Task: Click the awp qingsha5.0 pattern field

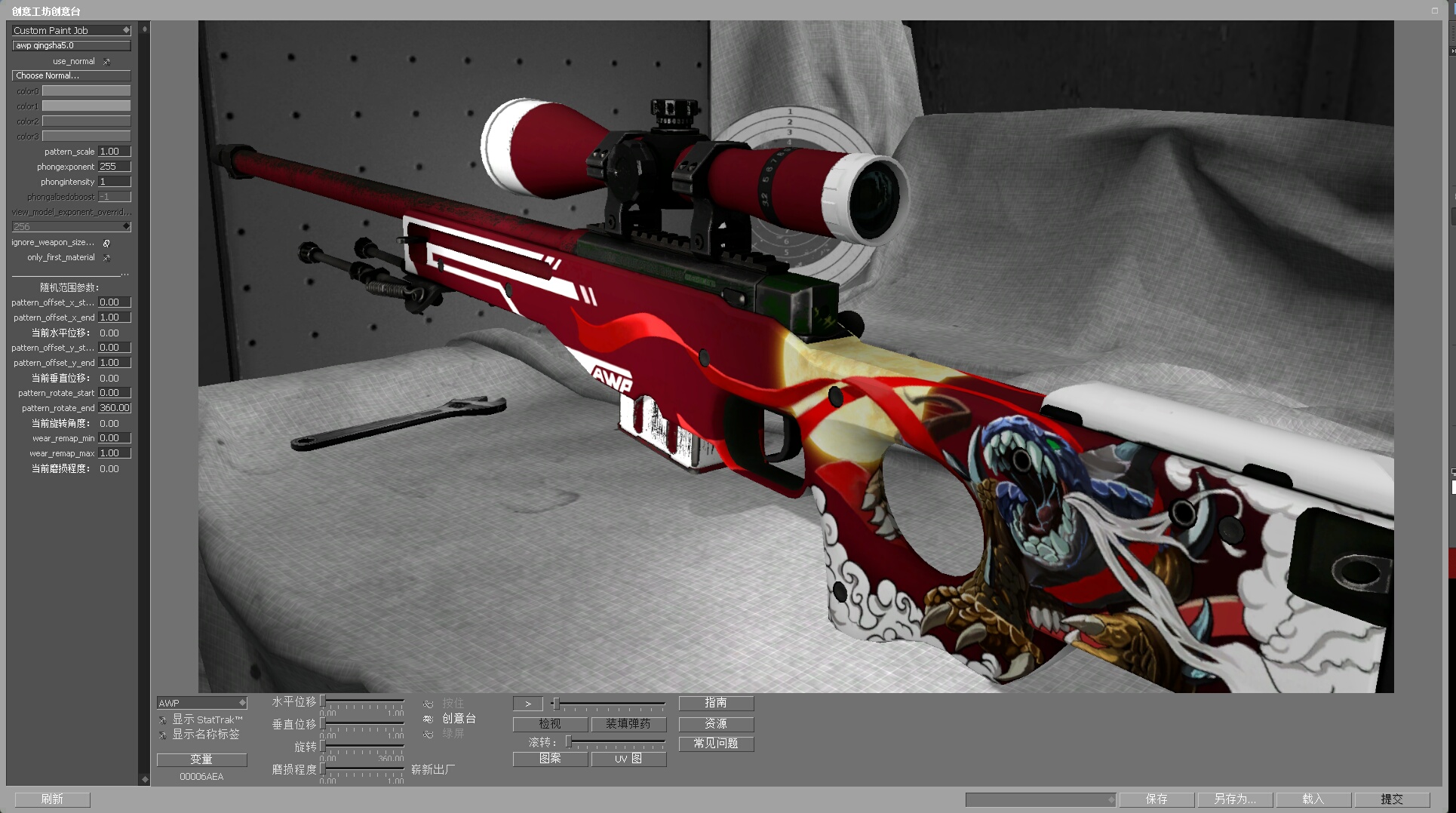Action: pos(71,45)
